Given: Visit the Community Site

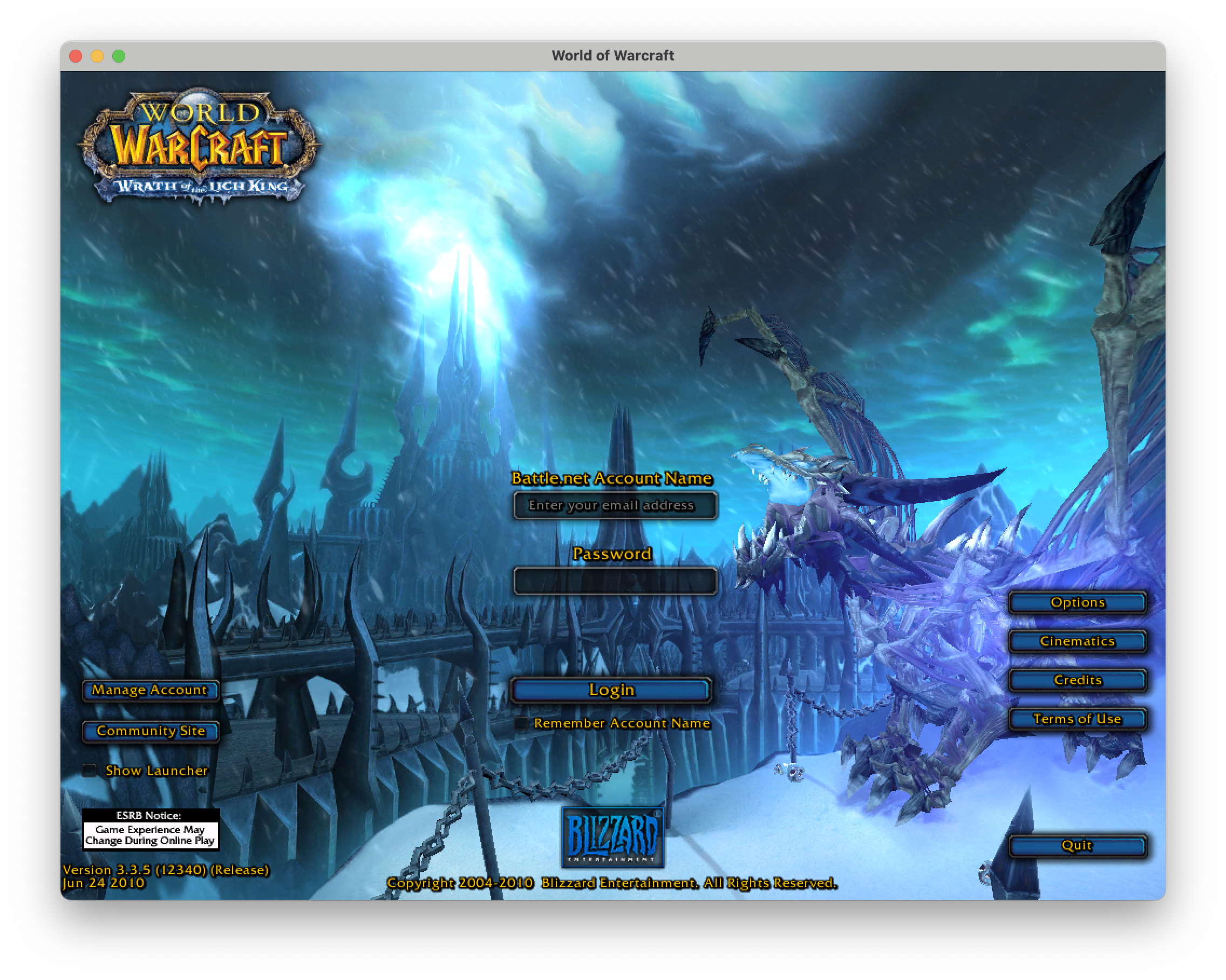Looking at the screenshot, I should click(151, 731).
